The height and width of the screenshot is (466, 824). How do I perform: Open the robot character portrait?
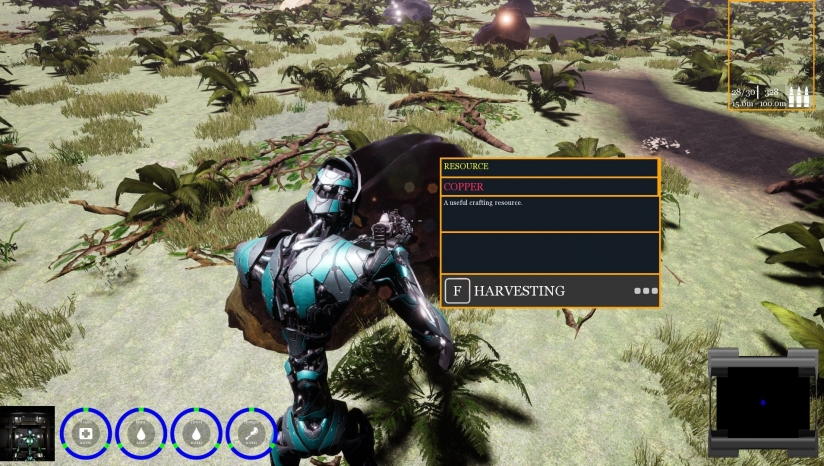(27, 432)
